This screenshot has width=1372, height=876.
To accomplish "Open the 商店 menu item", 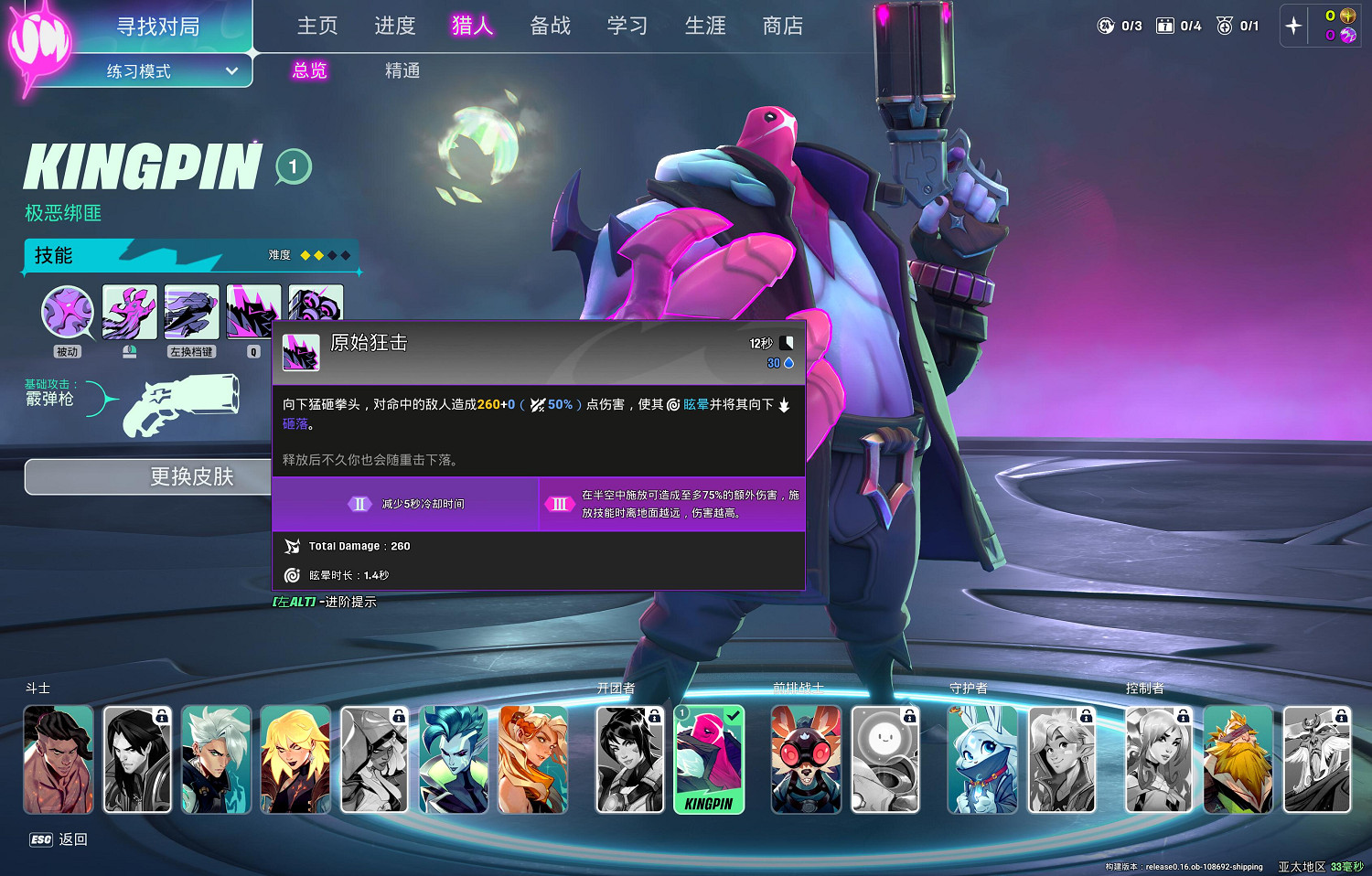I will click(x=782, y=27).
